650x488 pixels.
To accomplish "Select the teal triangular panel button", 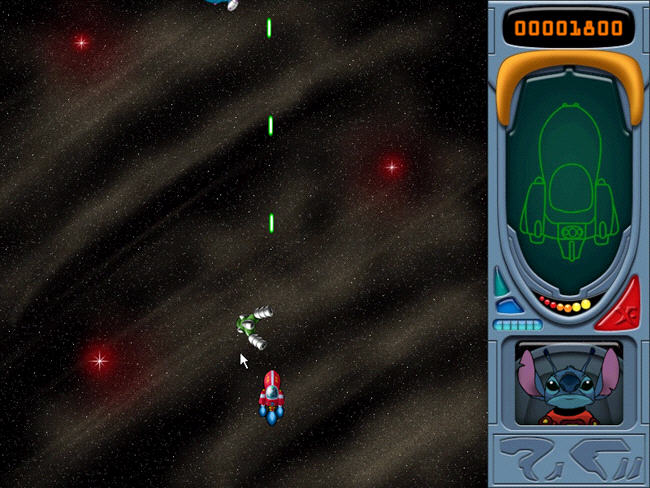I will coord(501,282).
